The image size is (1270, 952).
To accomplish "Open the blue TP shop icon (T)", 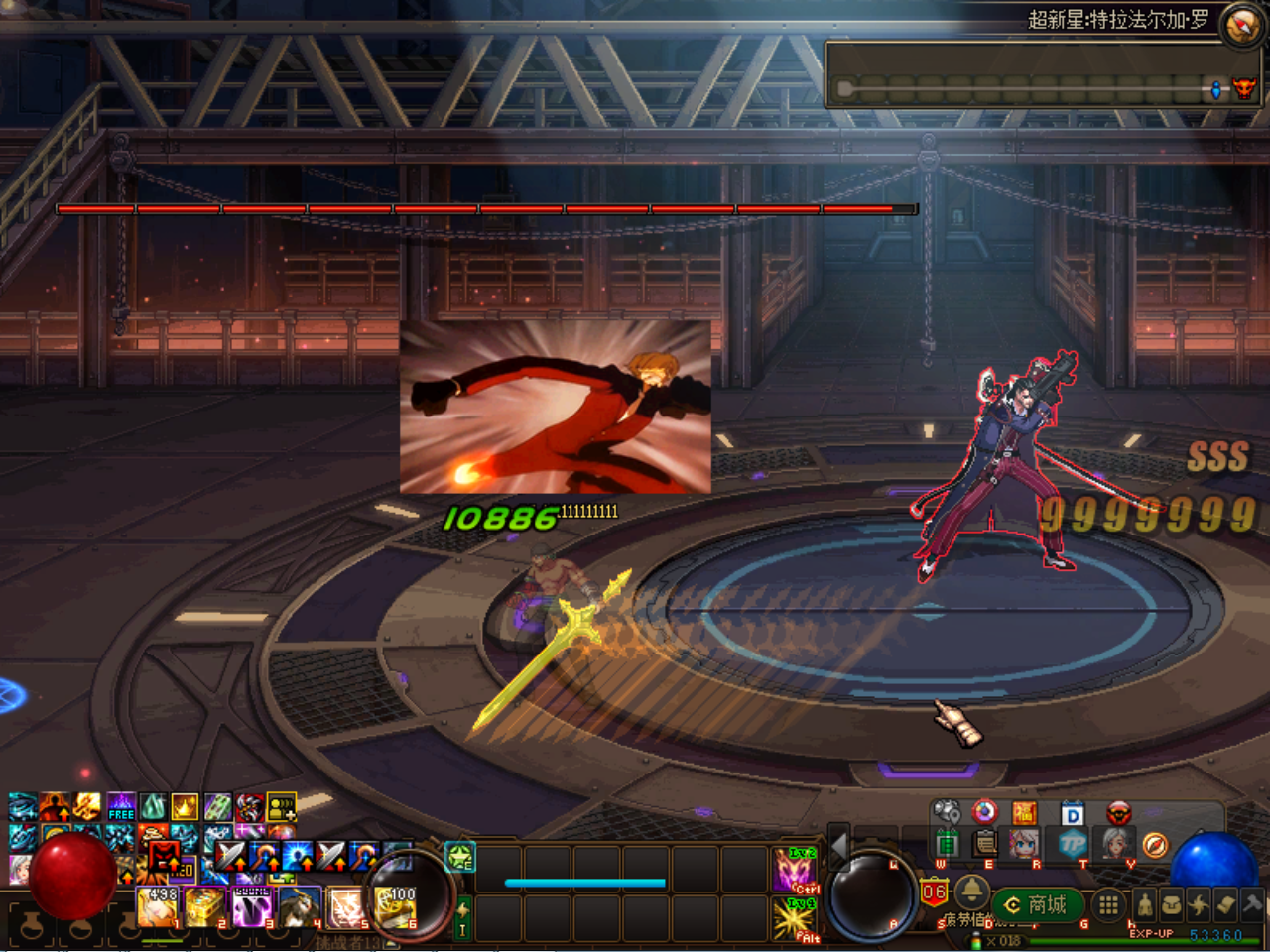I will click(1071, 843).
